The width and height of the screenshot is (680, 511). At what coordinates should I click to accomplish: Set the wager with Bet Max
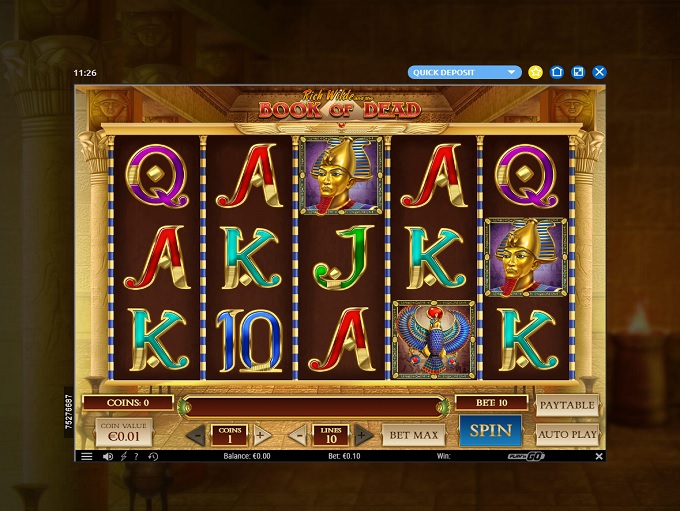pyautogui.click(x=413, y=435)
